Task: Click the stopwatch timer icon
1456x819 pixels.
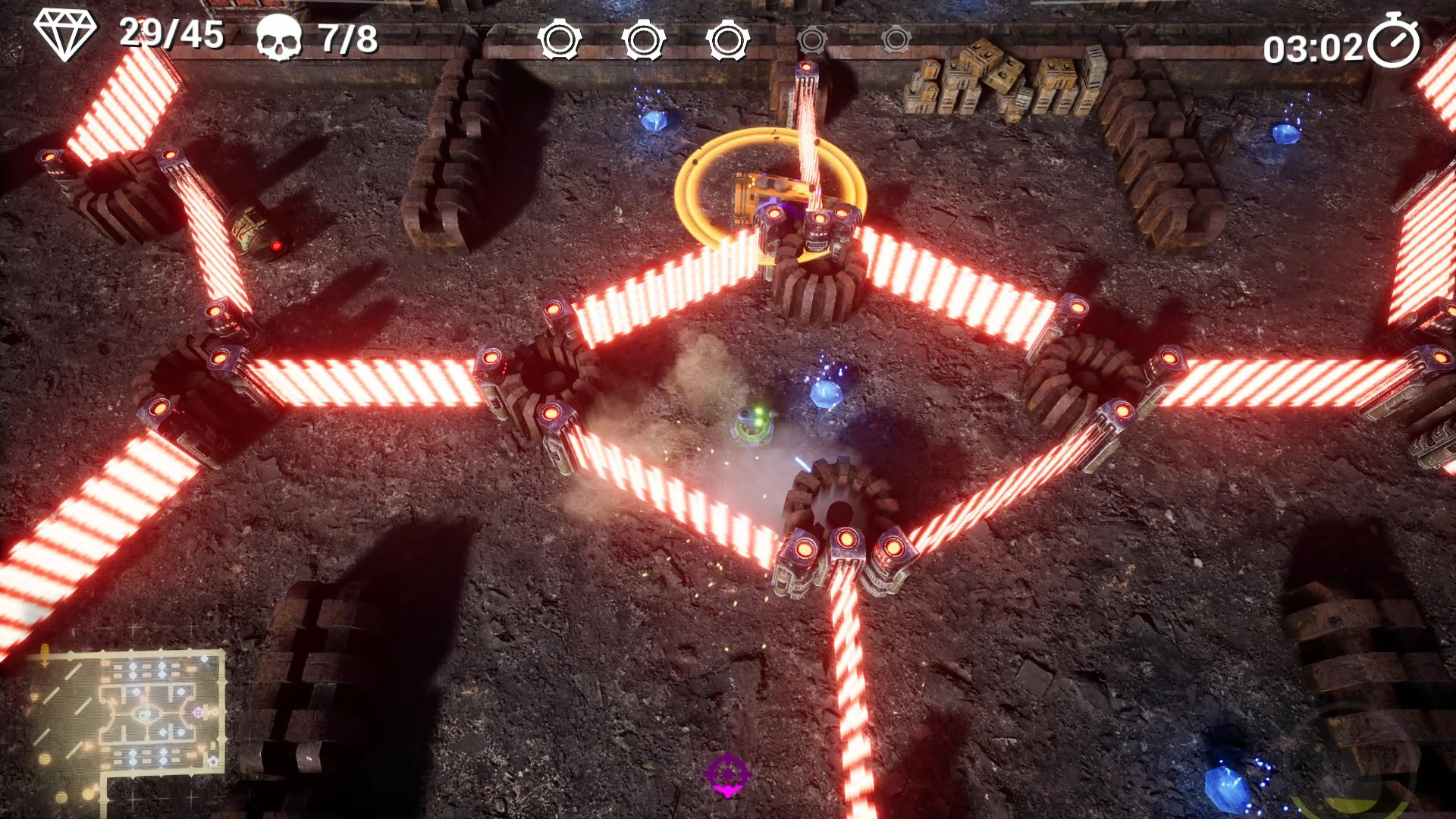Action: click(1395, 40)
